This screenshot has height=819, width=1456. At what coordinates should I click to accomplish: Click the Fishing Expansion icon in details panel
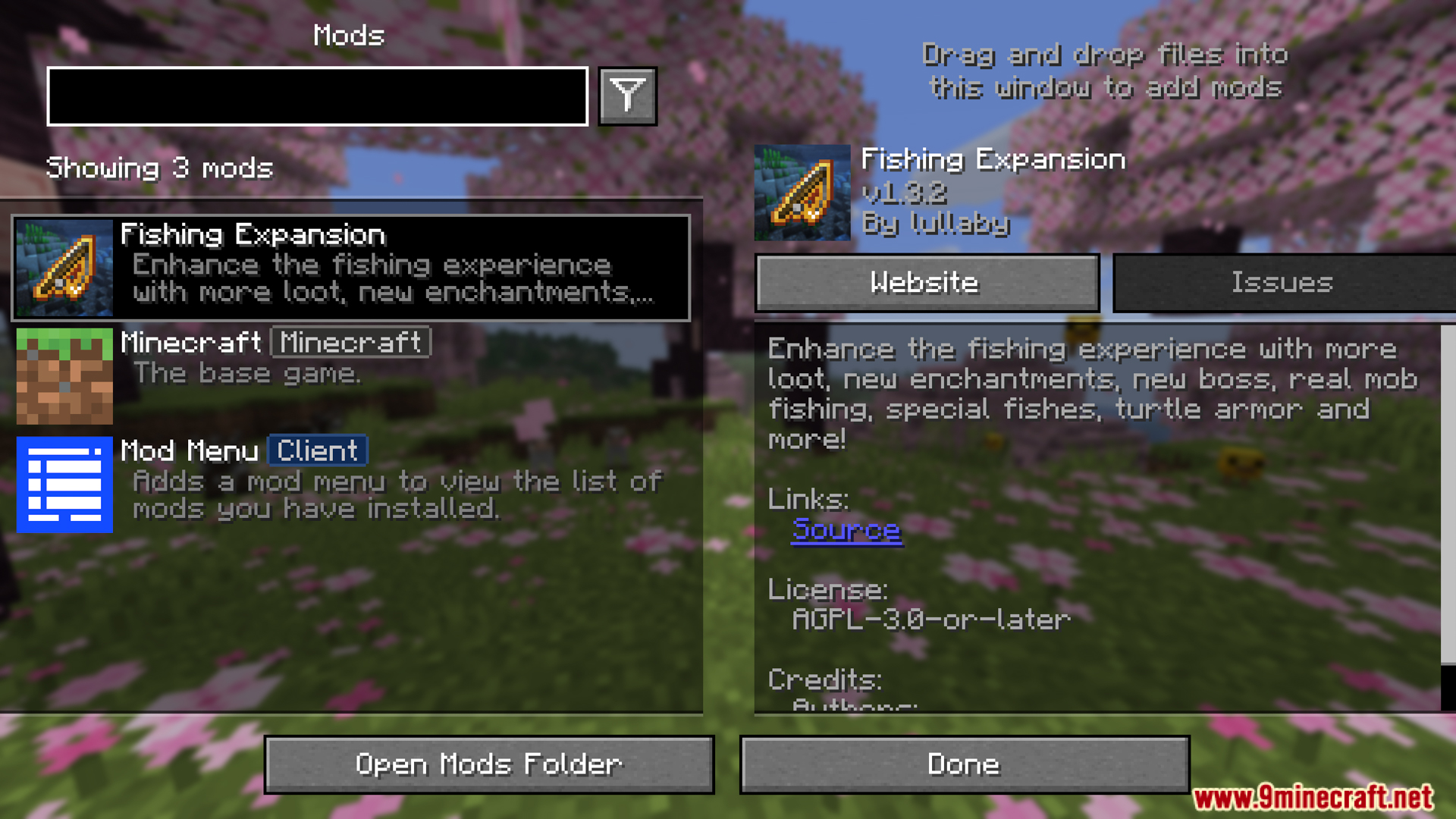[801, 192]
